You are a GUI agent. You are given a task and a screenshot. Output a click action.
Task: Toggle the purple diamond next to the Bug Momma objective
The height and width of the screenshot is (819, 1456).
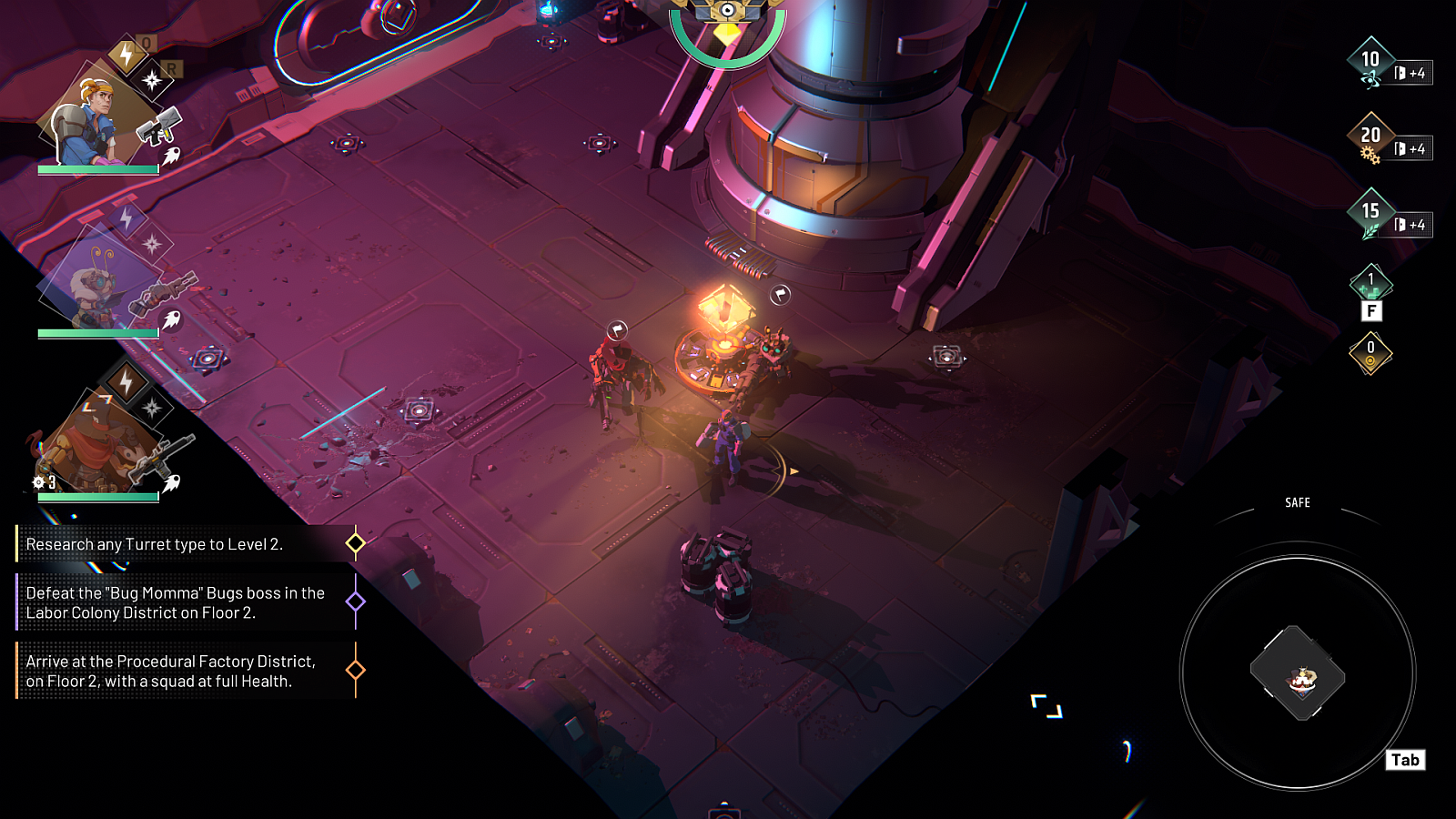click(354, 602)
